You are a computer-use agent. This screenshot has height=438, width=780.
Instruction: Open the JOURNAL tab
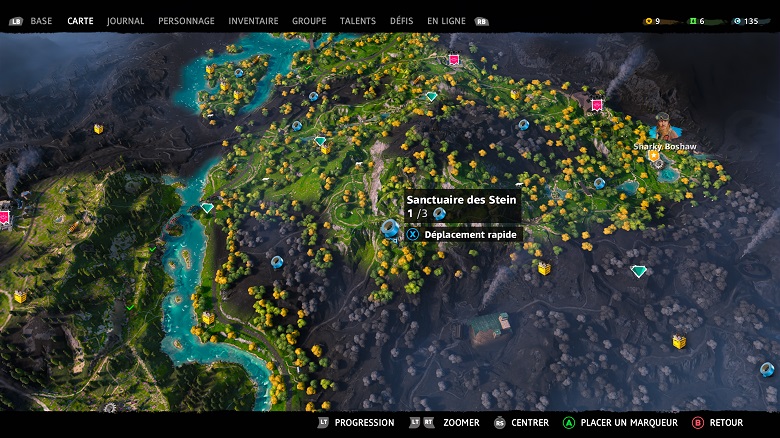125,21
